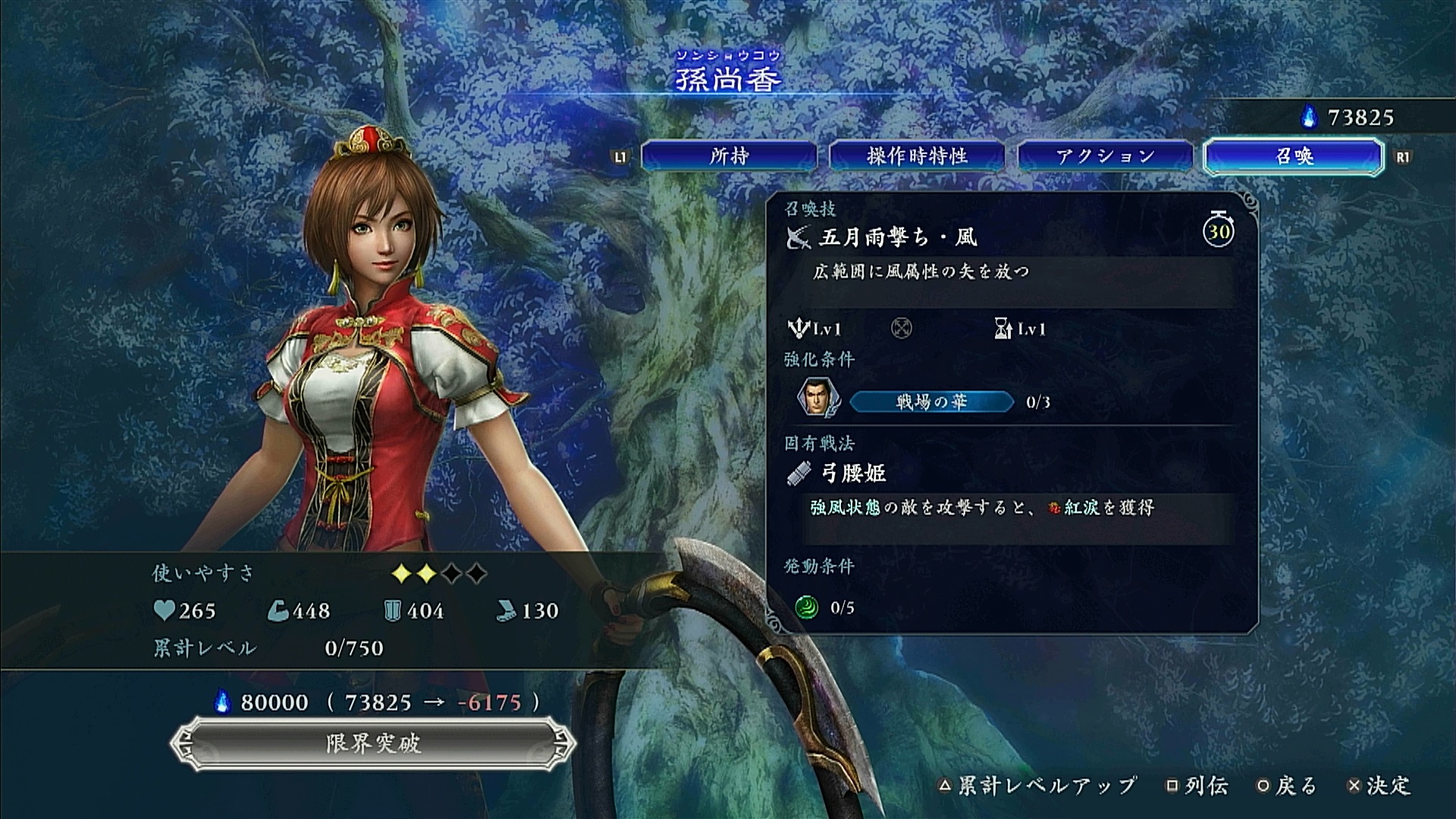
Task: Select the 戦場の華 enhancement condition
Action: coord(931,402)
